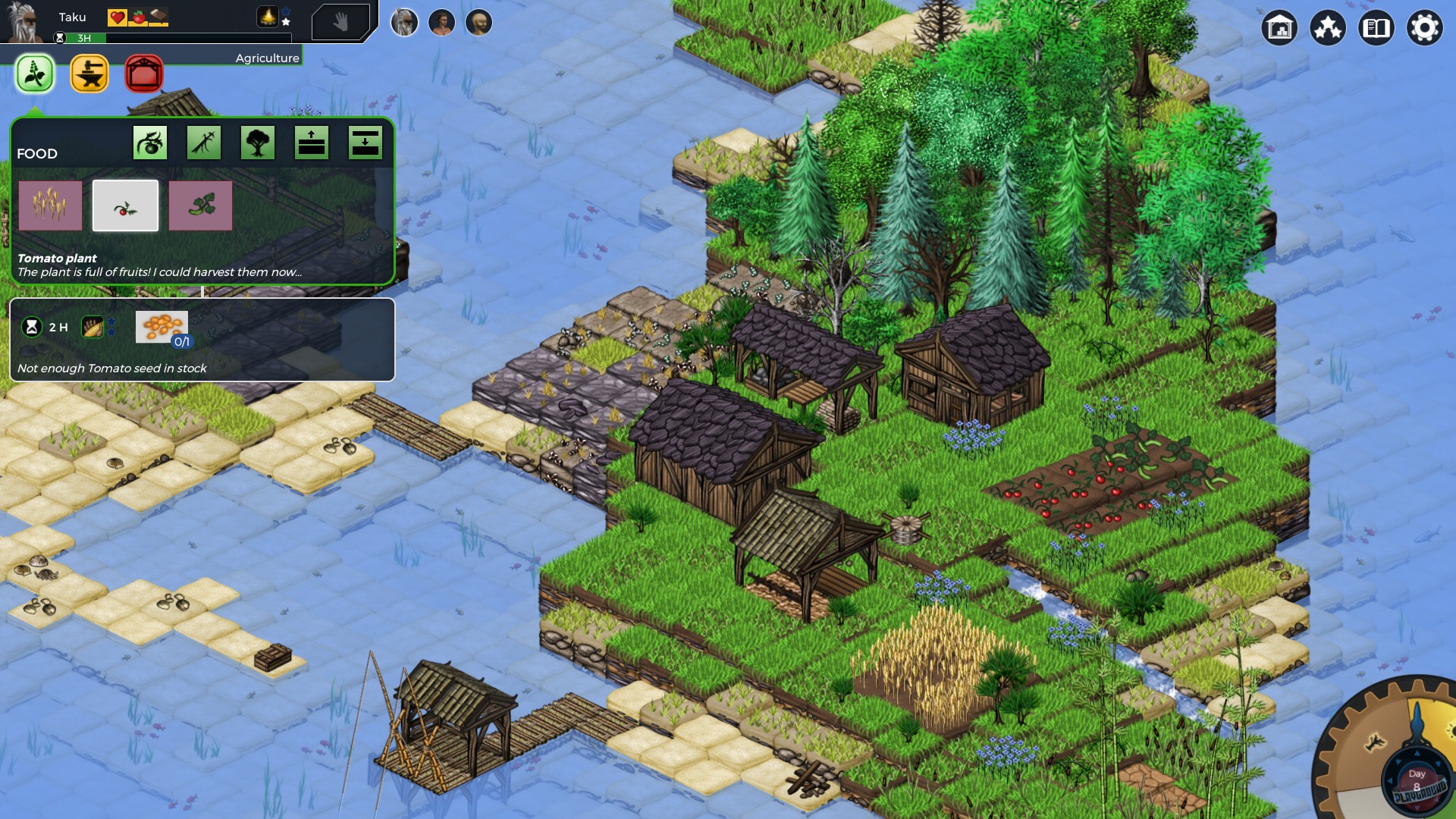Open the achievements star panel
The image size is (1456, 819).
[x=1328, y=28]
